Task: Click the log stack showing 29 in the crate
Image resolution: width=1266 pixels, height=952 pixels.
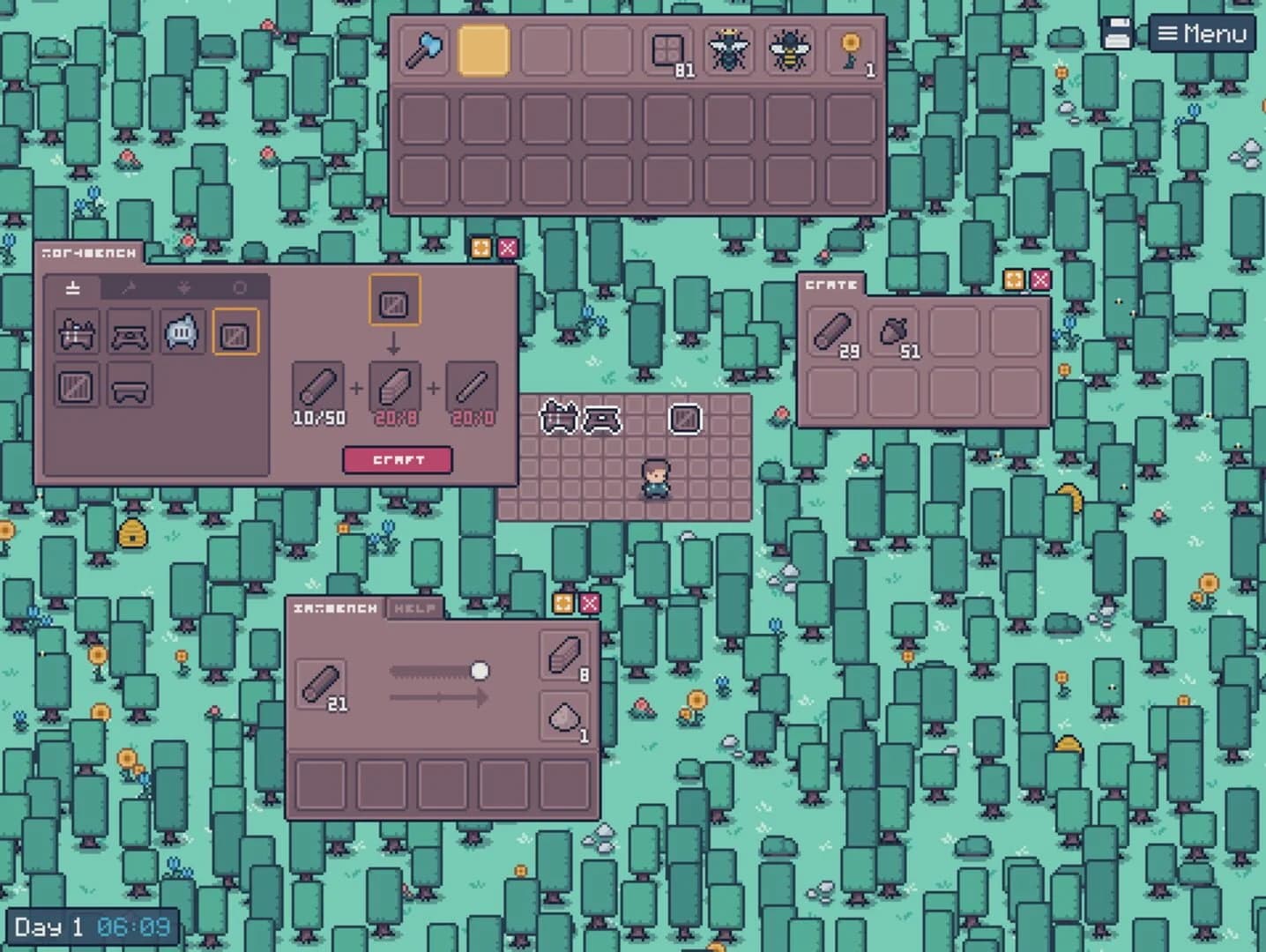Action: click(832, 331)
